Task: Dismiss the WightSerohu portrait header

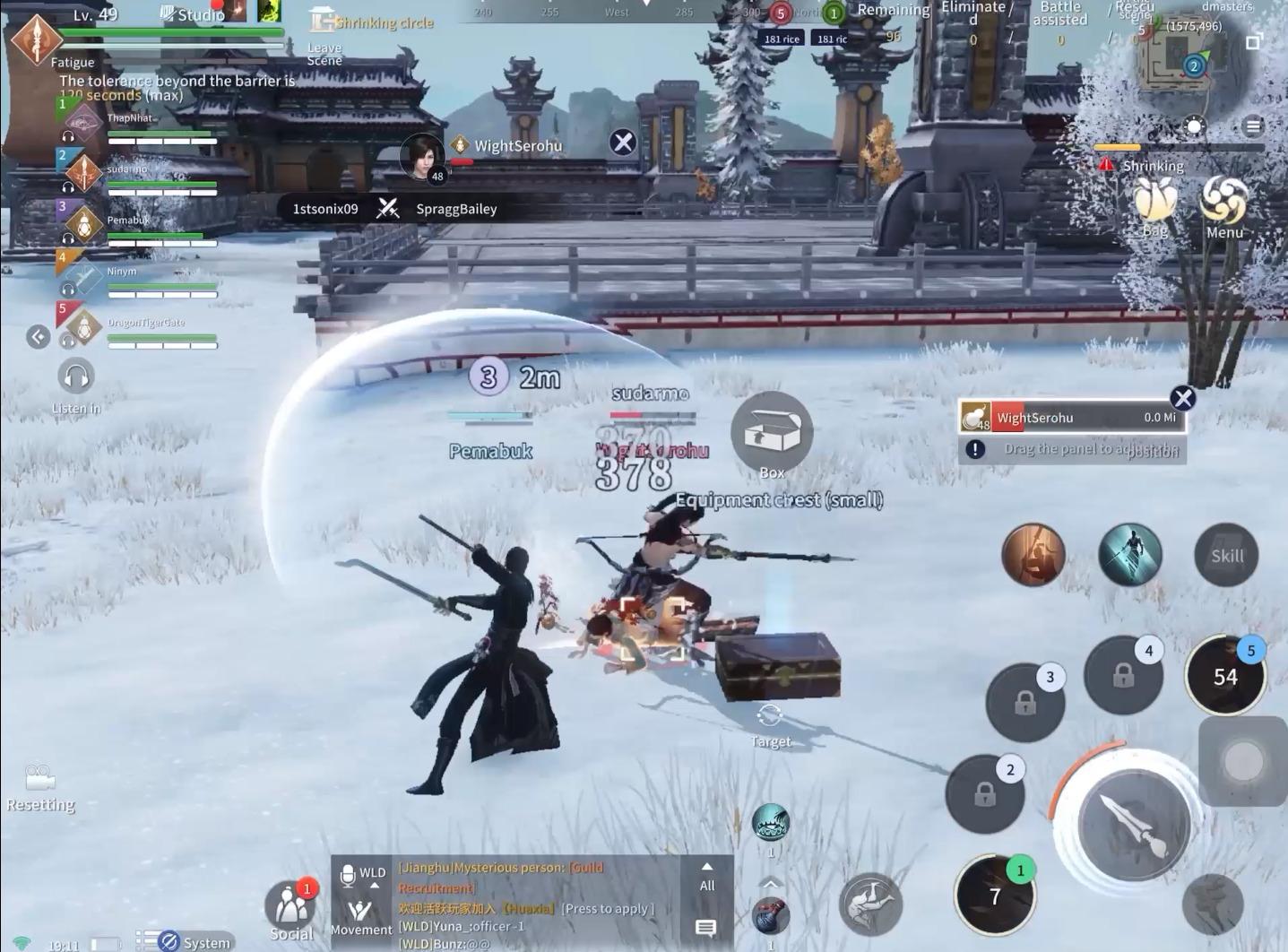Action: (622, 143)
